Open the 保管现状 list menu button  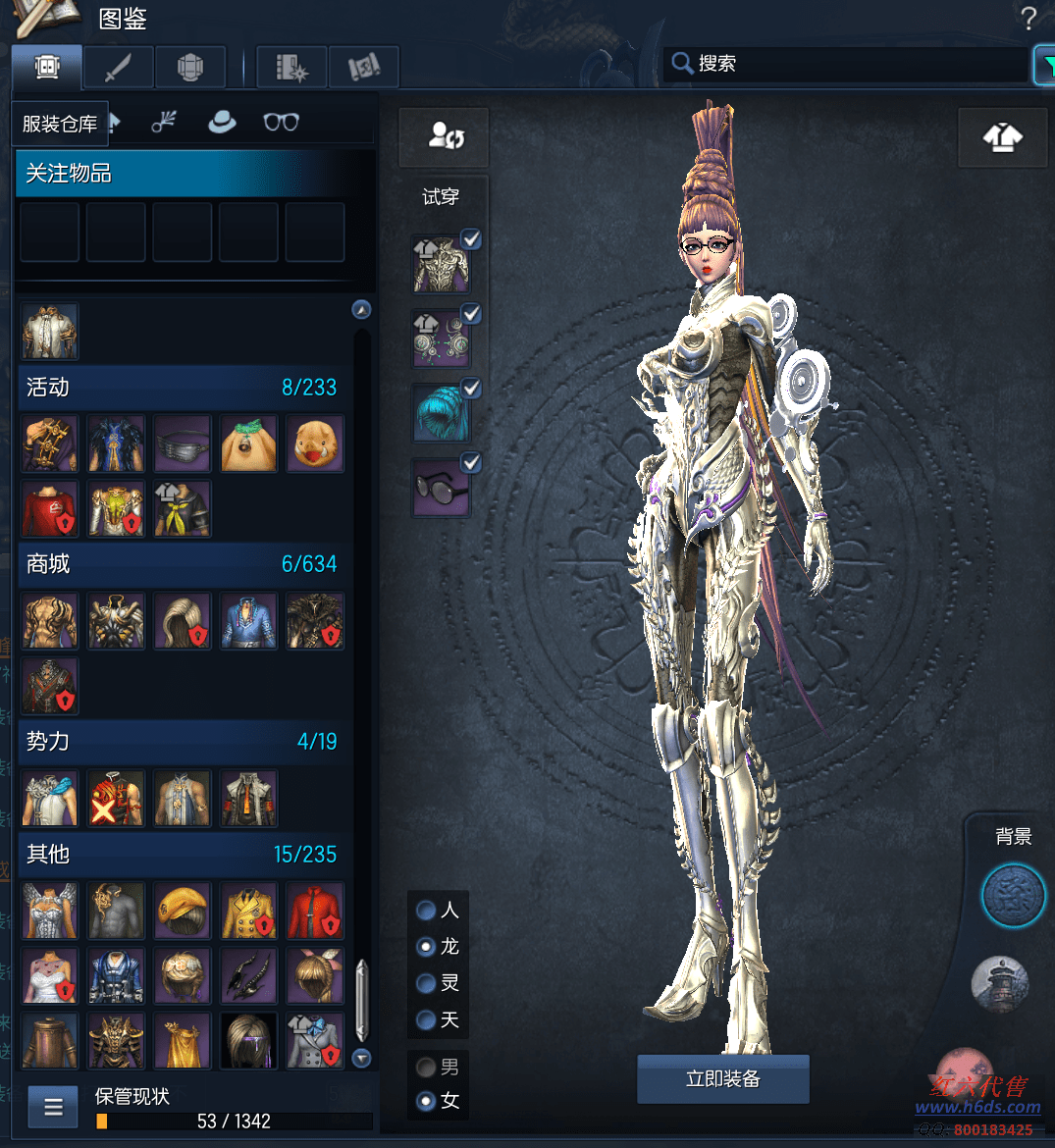point(53,1108)
